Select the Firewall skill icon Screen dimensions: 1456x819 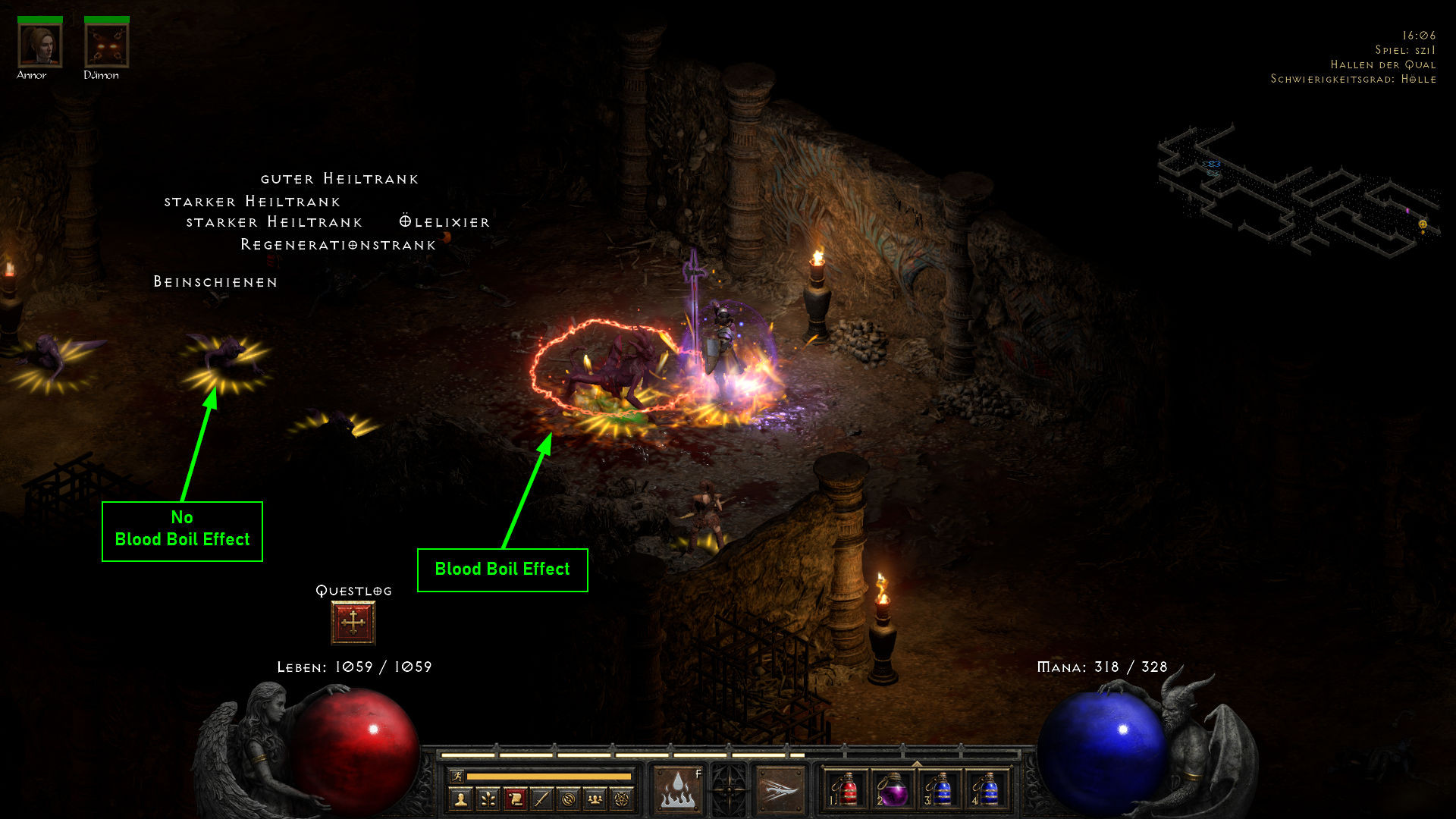[677, 789]
